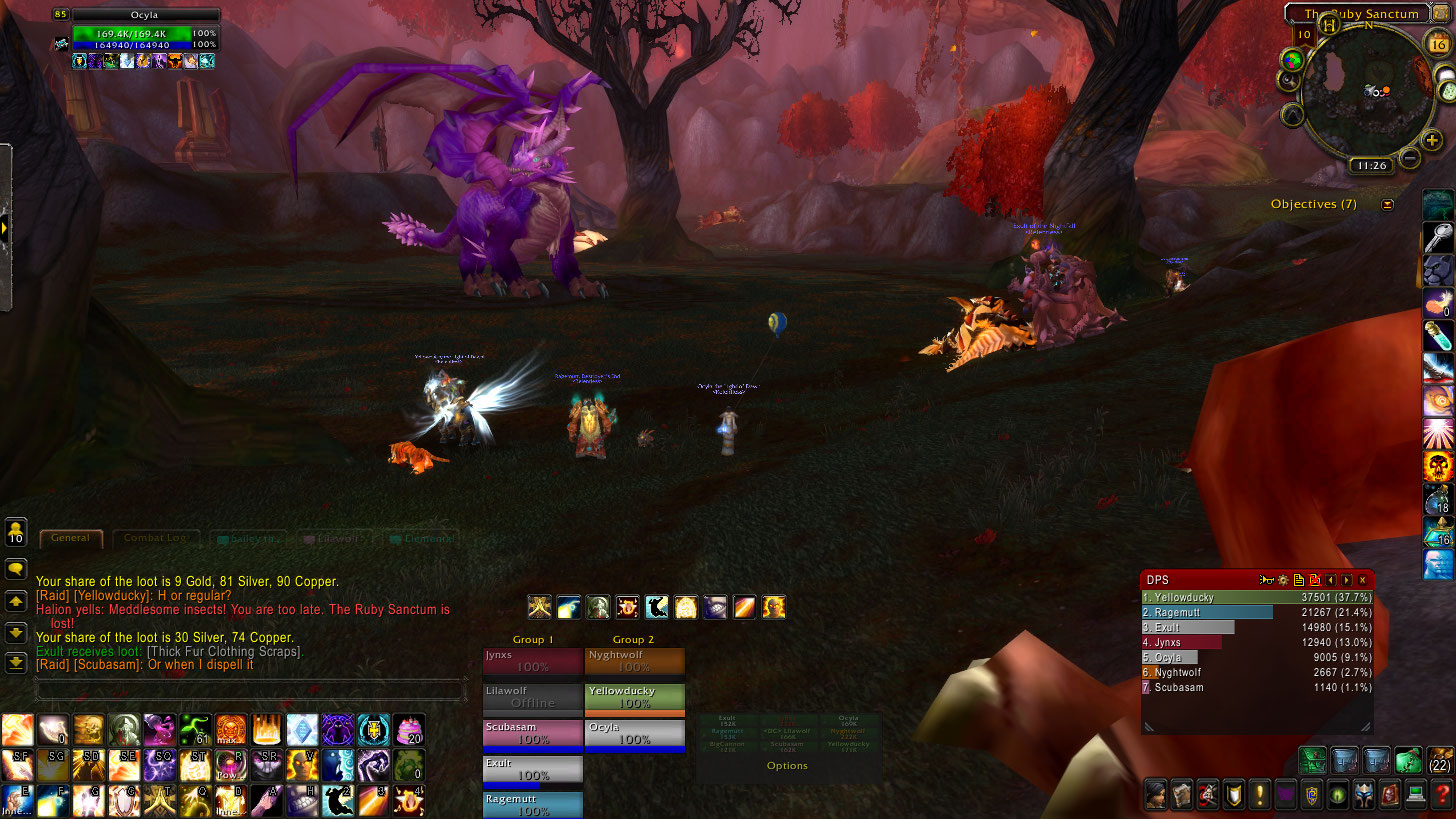Viewport: 1456px width, 819px height.
Task: Collapse the Objectives tracker
Action: click(1387, 204)
